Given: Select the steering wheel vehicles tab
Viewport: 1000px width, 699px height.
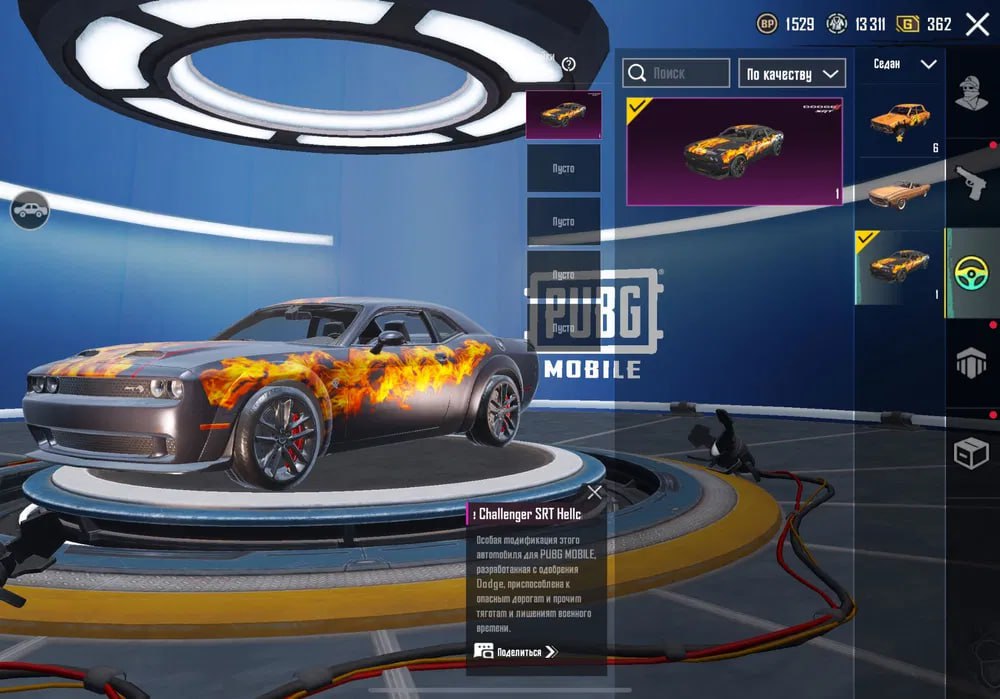Looking at the screenshot, I should pyautogui.click(x=971, y=273).
